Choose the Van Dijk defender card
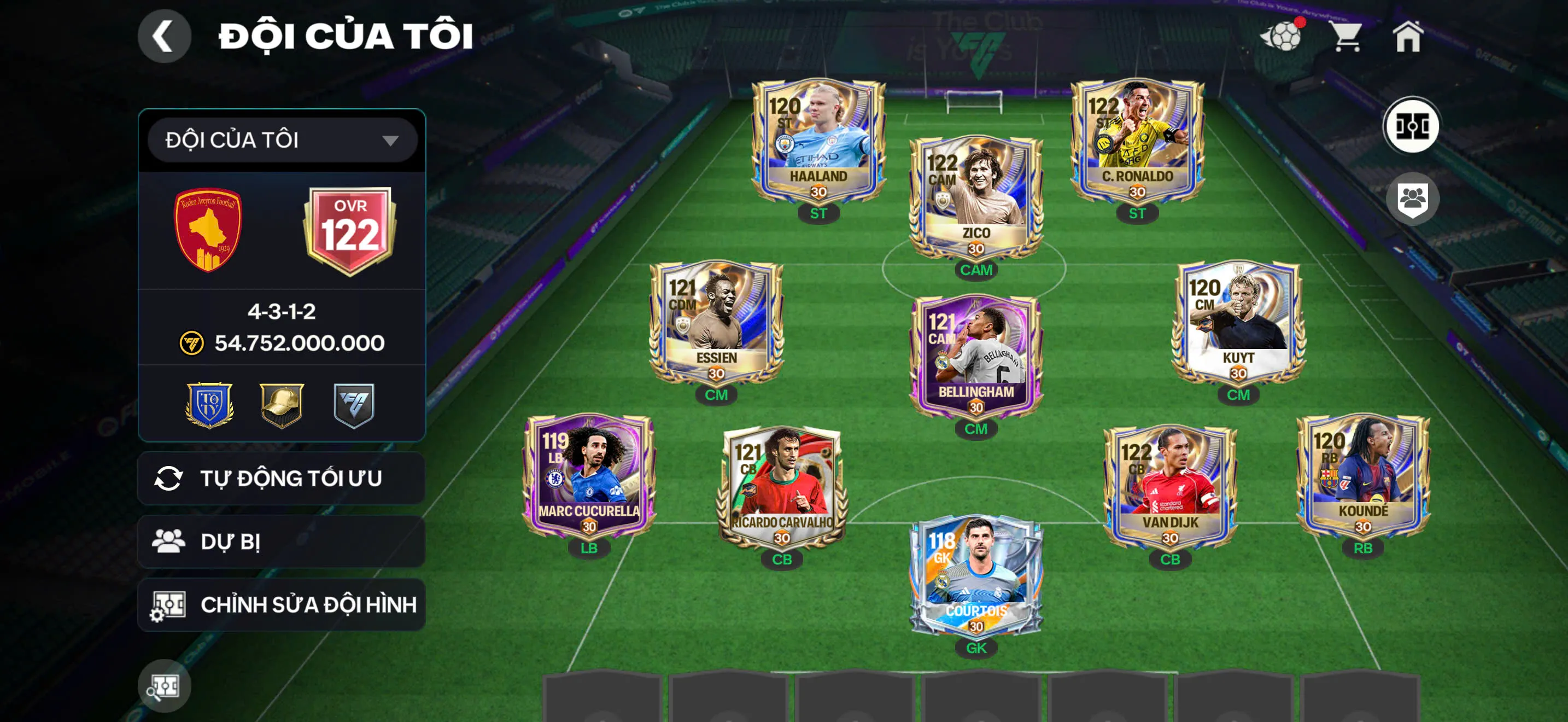This screenshot has height=722, width=1568. pyautogui.click(x=1169, y=487)
